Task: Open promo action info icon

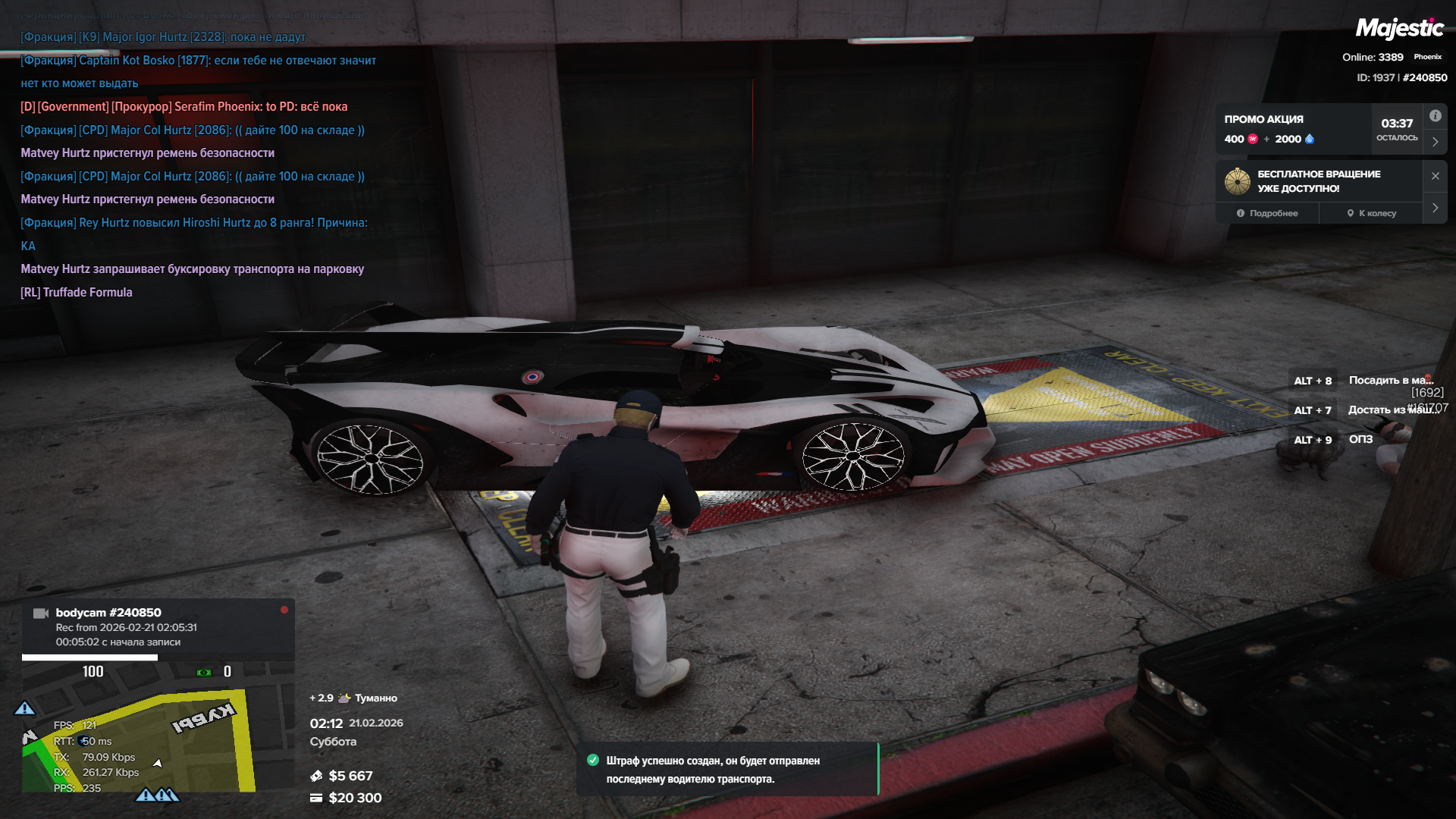Action: click(x=1435, y=116)
